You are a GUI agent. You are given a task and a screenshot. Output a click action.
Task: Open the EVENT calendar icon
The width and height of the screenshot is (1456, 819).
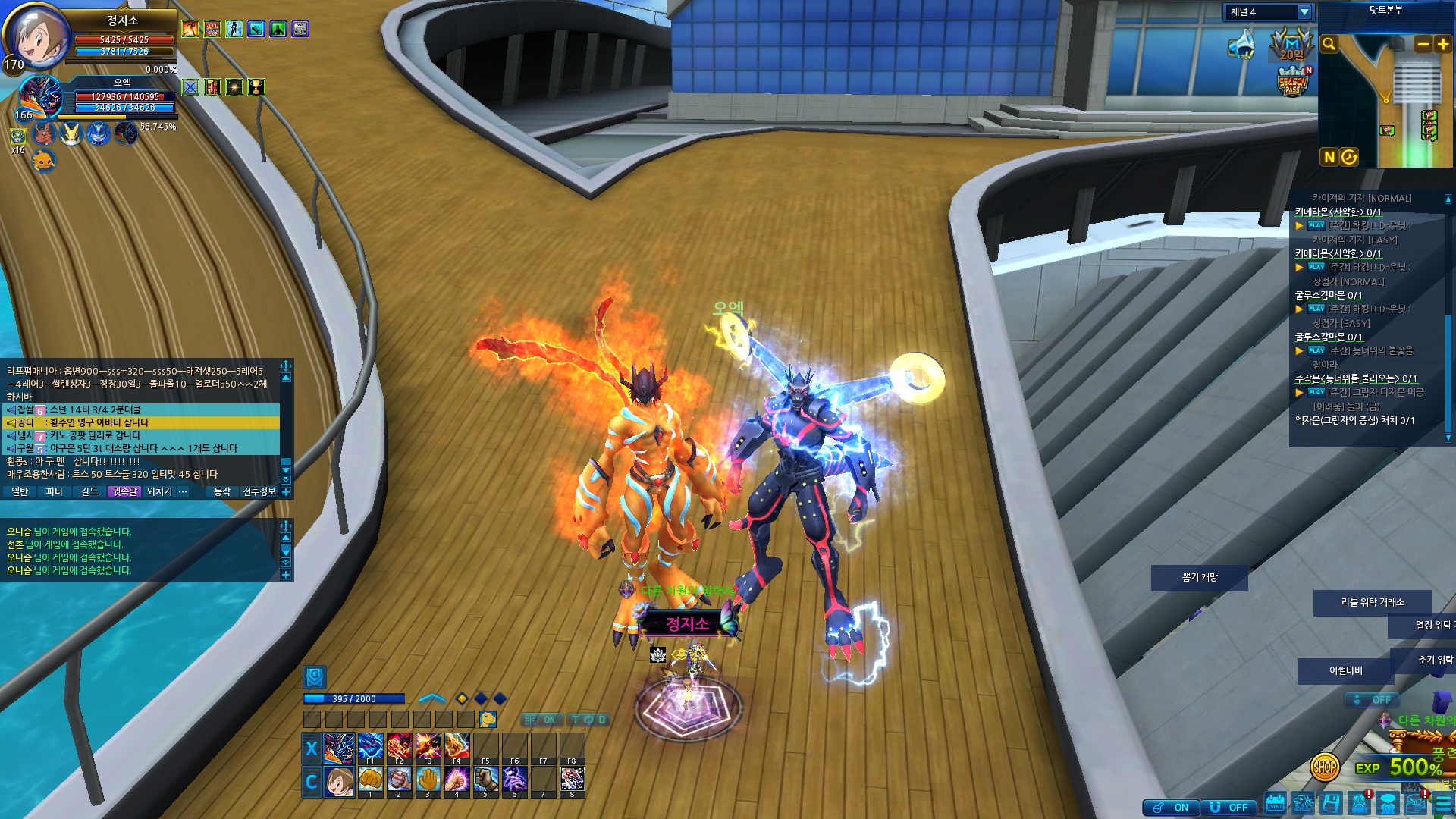click(x=1275, y=804)
